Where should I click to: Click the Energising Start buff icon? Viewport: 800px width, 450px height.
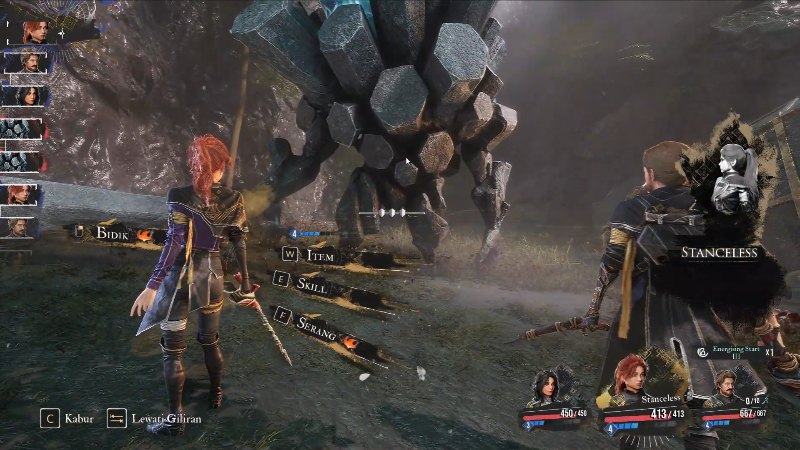[703, 352]
